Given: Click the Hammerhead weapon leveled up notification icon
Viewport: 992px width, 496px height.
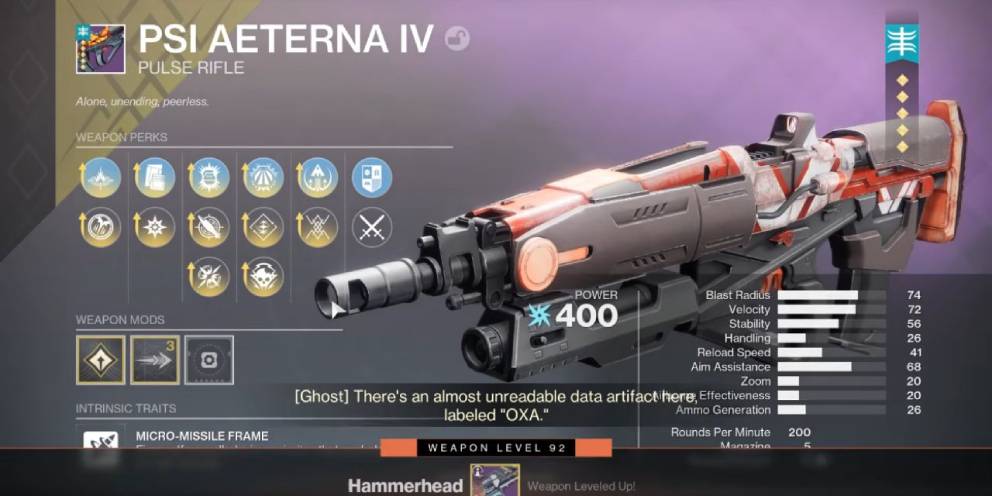Looking at the screenshot, I should pyautogui.click(x=495, y=485).
